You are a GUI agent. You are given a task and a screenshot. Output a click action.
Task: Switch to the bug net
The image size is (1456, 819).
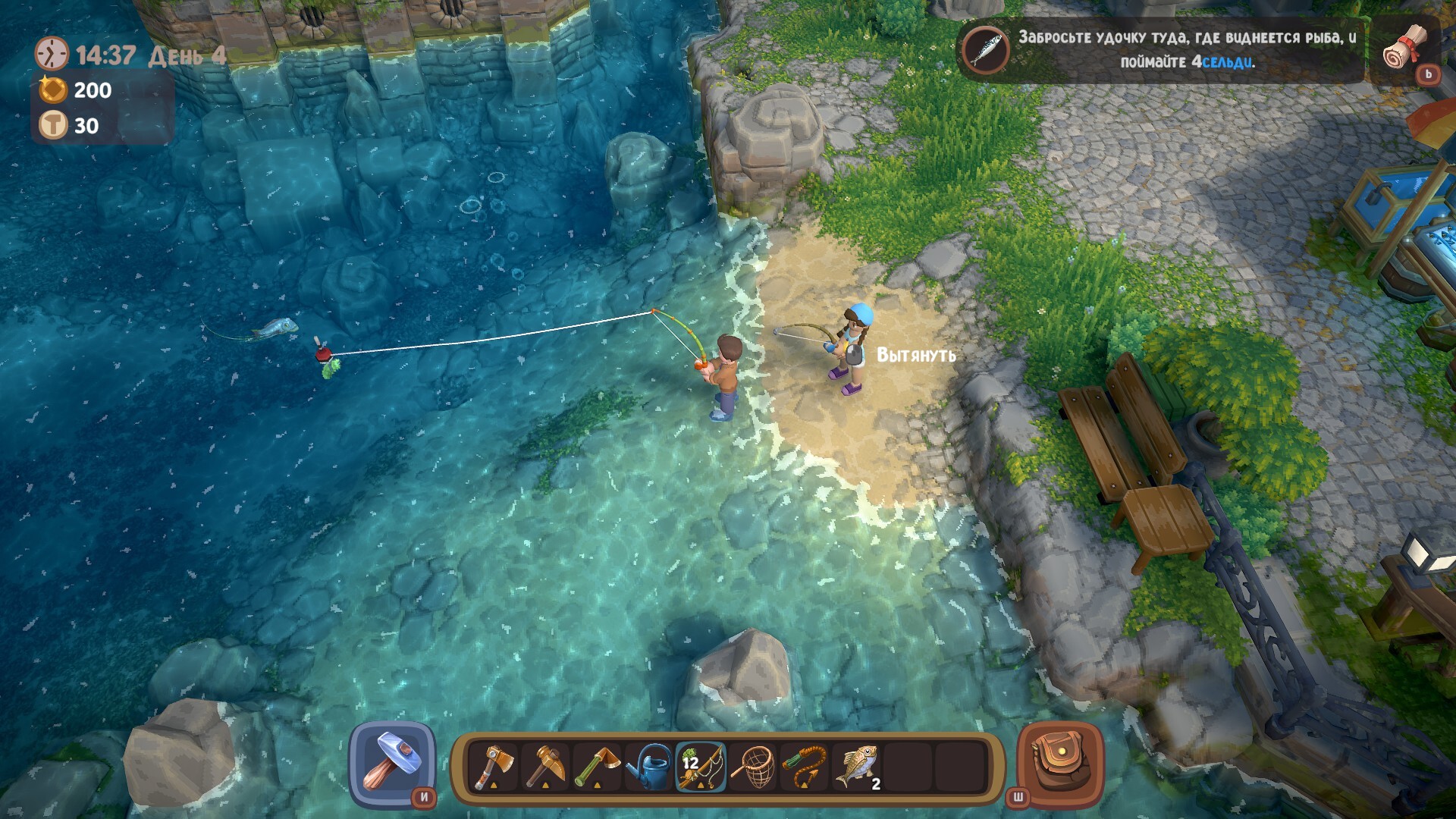pos(753,767)
